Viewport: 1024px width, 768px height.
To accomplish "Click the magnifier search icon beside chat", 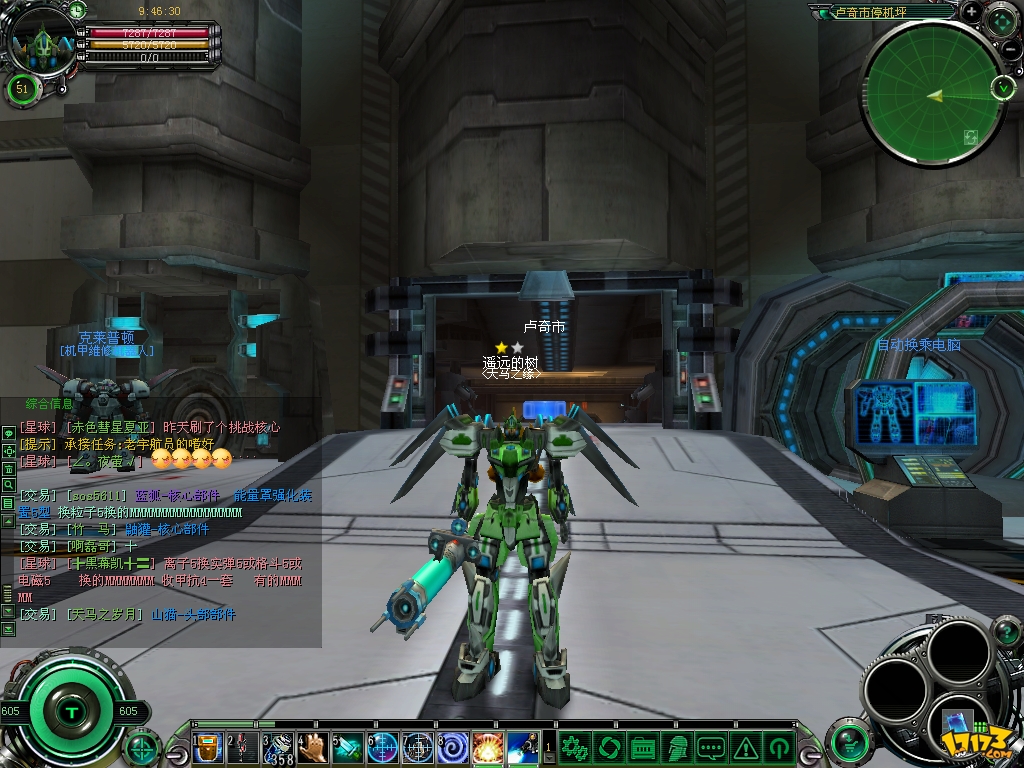I will (x=8, y=484).
